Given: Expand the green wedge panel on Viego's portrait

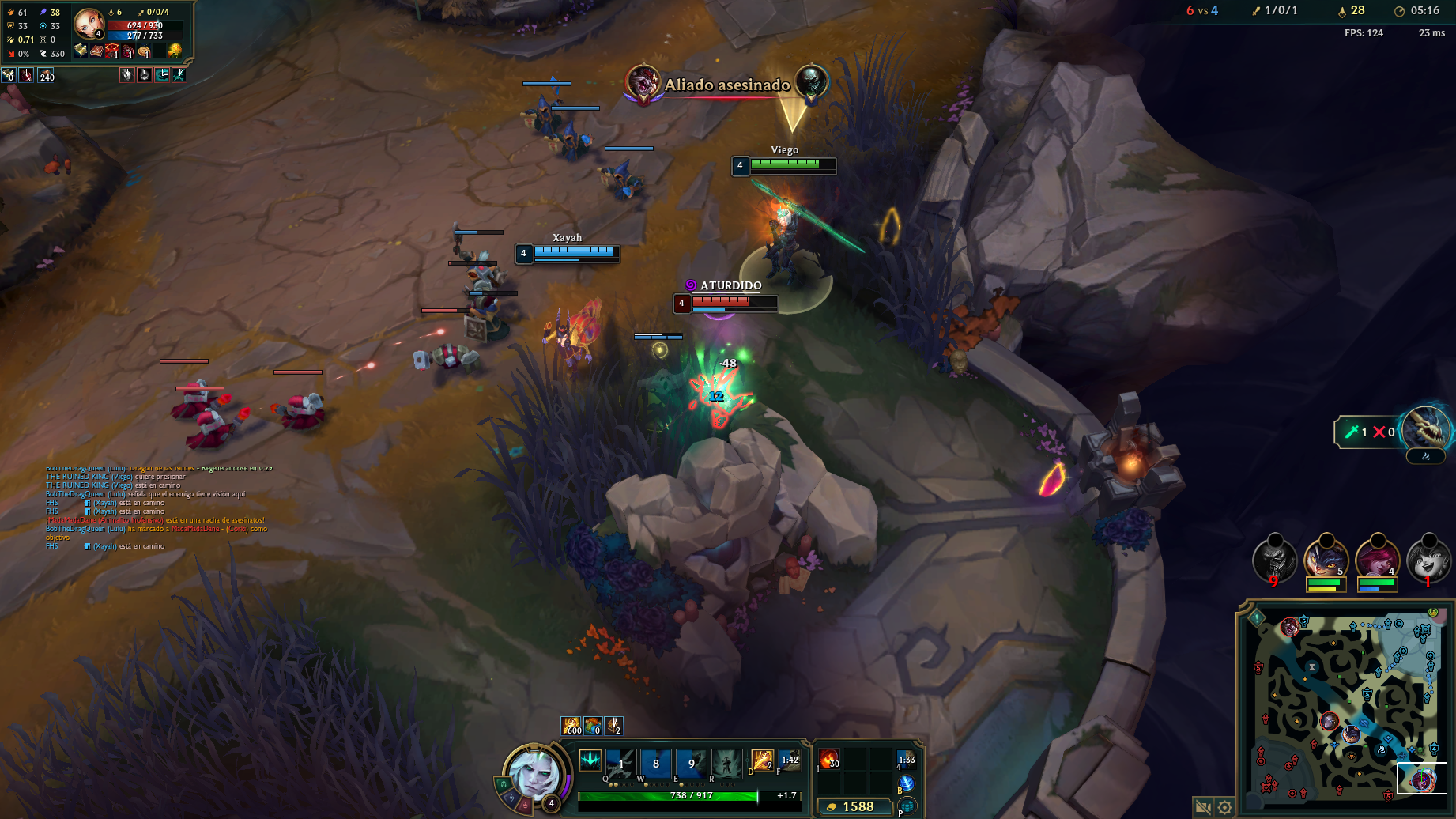Looking at the screenshot, I should [x=504, y=784].
